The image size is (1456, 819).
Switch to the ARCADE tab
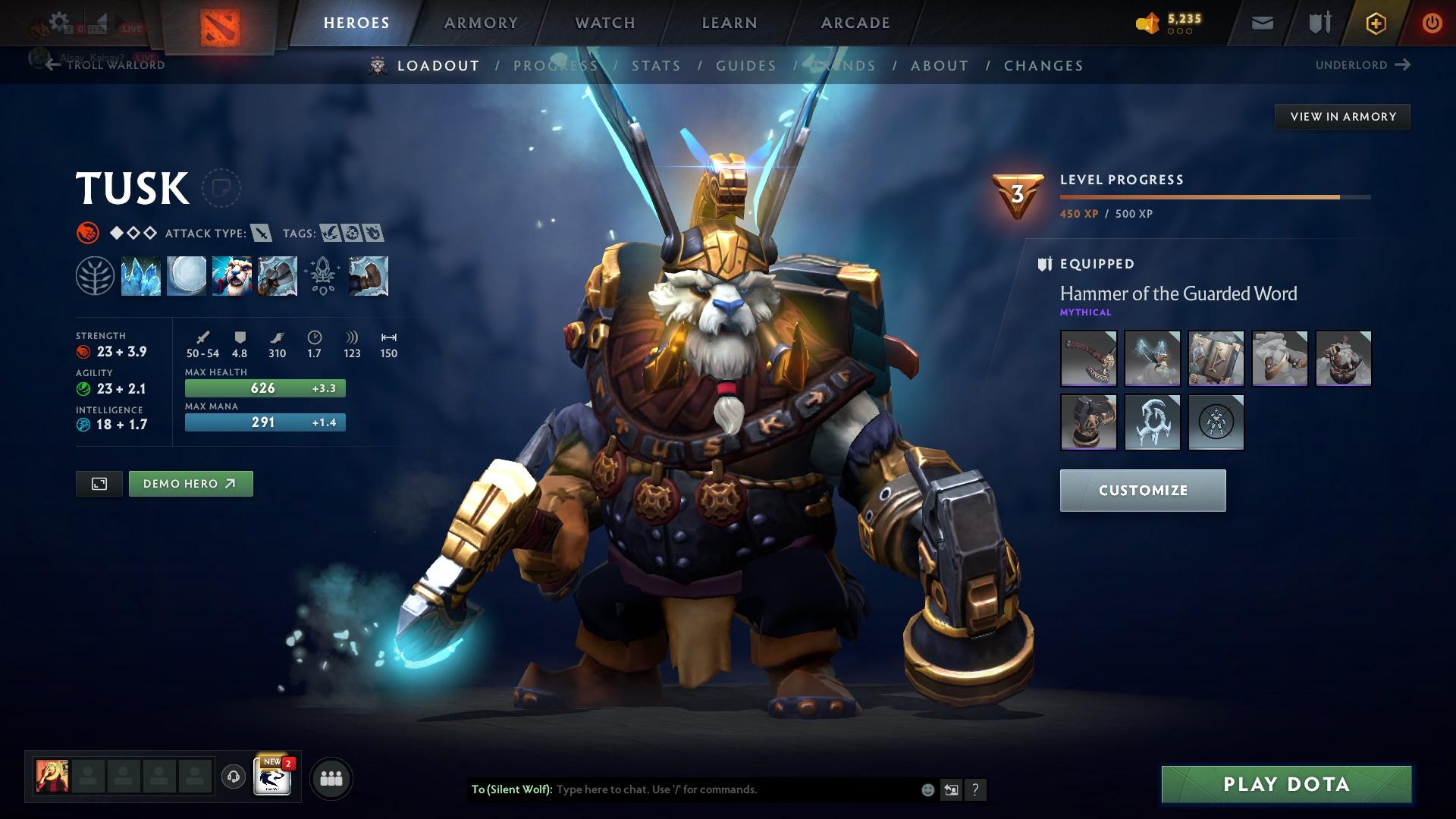(x=854, y=23)
